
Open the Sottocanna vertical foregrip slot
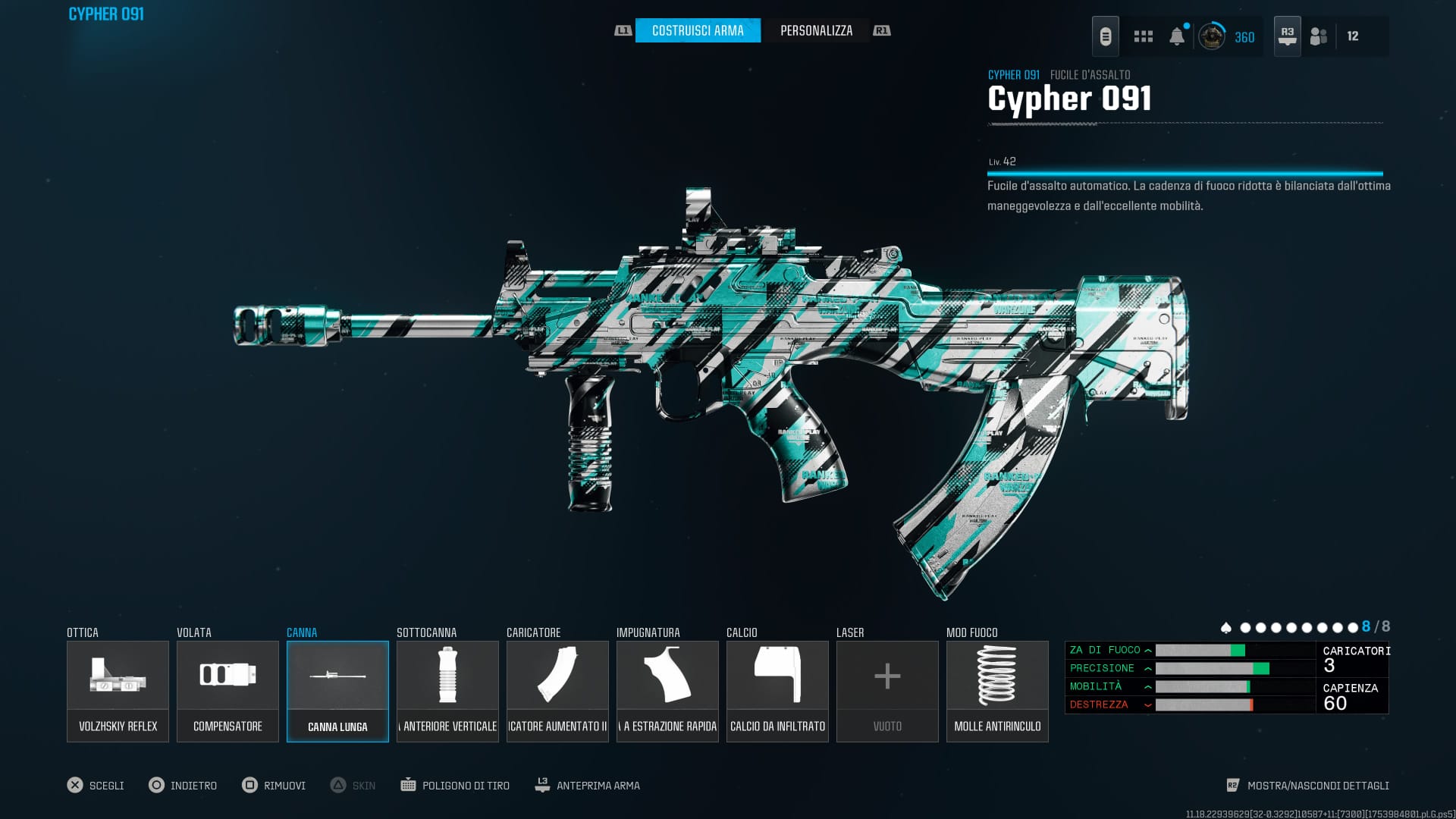point(447,691)
